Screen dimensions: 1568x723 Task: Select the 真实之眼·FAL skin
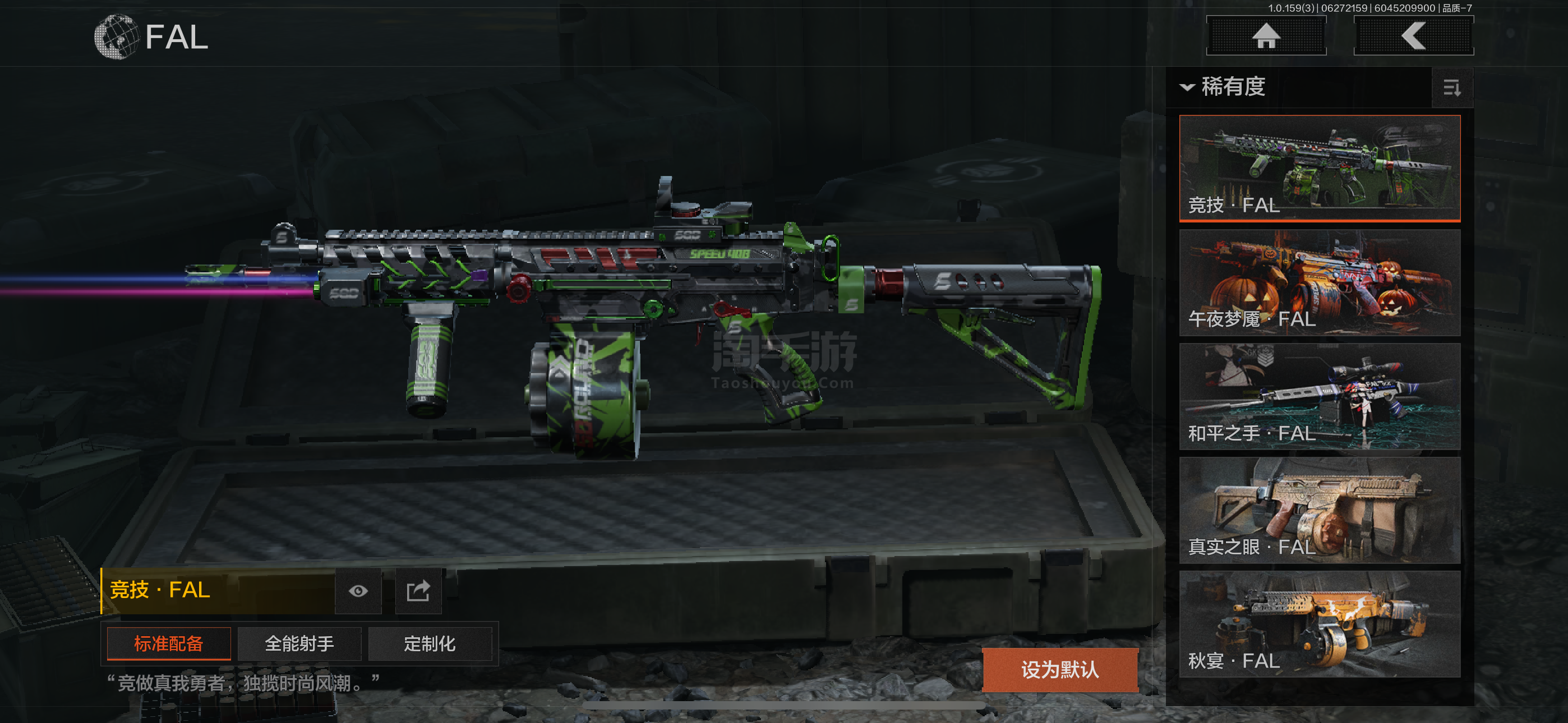coord(1319,510)
